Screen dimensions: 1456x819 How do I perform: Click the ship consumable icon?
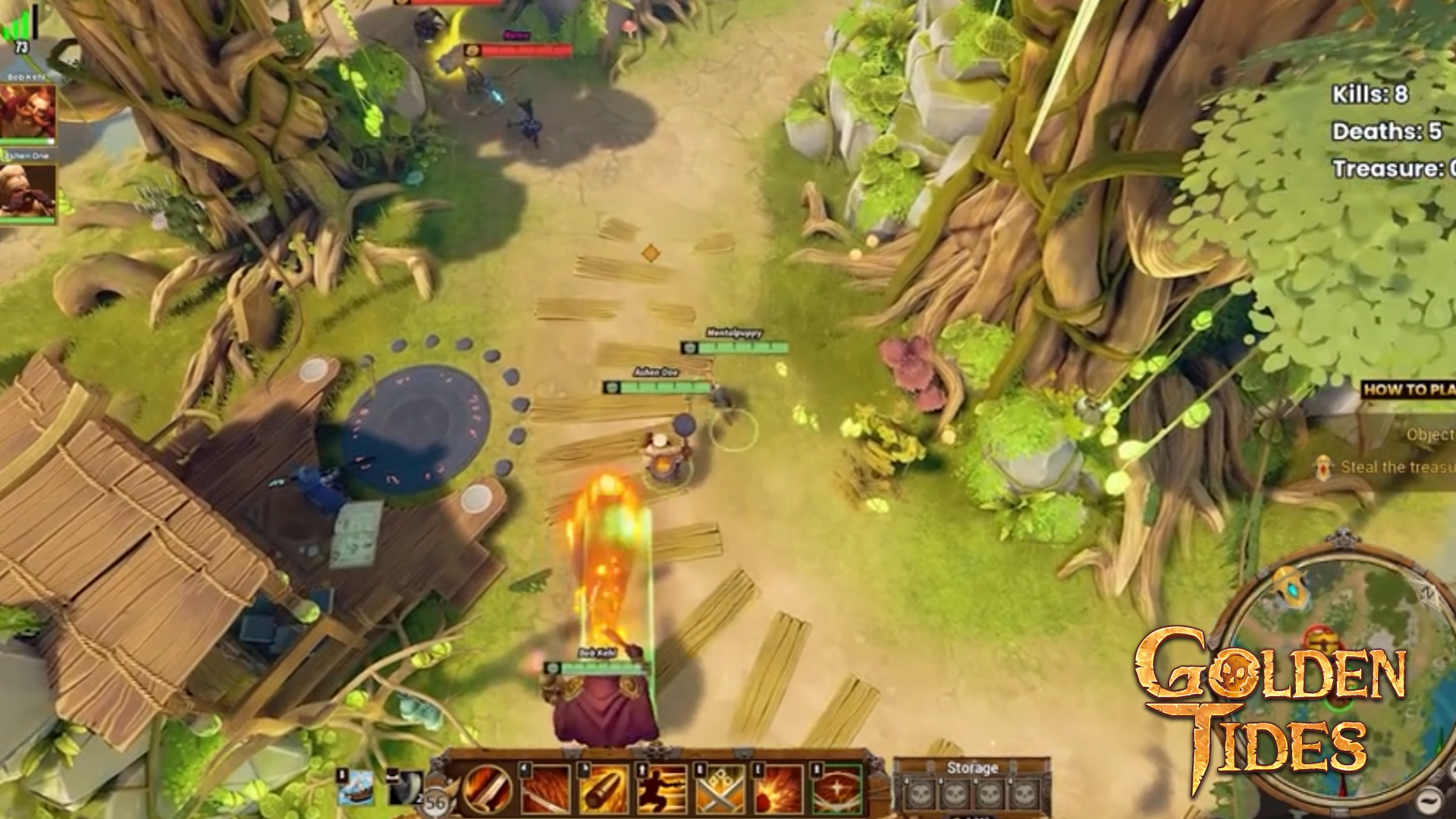(356, 787)
